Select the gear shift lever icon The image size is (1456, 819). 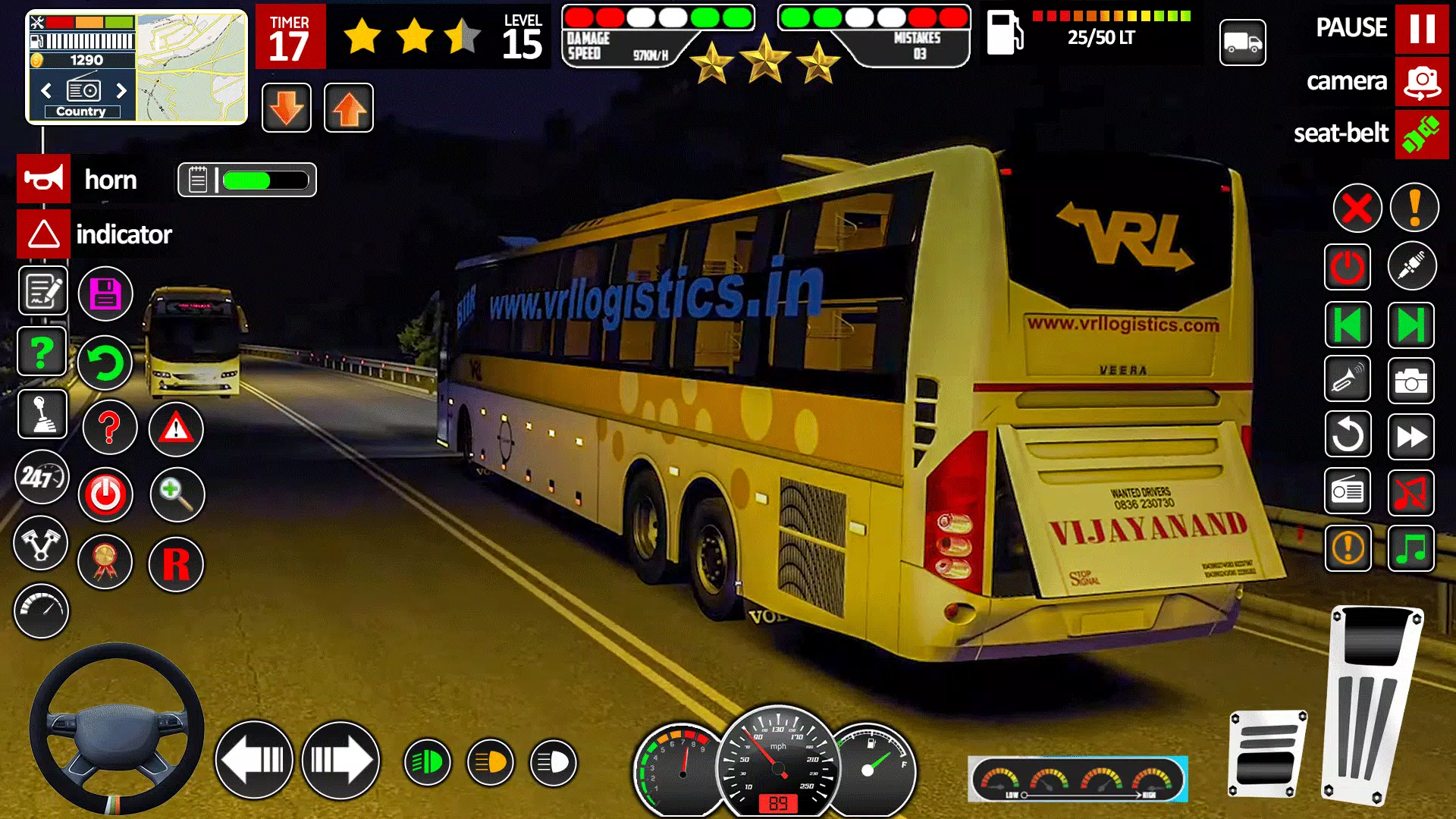click(42, 415)
